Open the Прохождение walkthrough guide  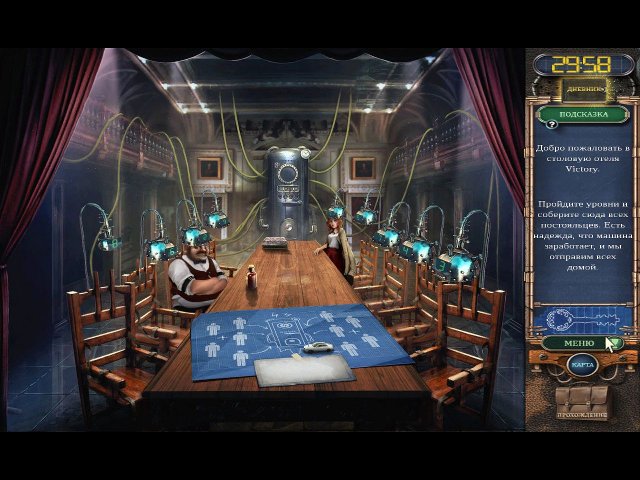(x=581, y=403)
